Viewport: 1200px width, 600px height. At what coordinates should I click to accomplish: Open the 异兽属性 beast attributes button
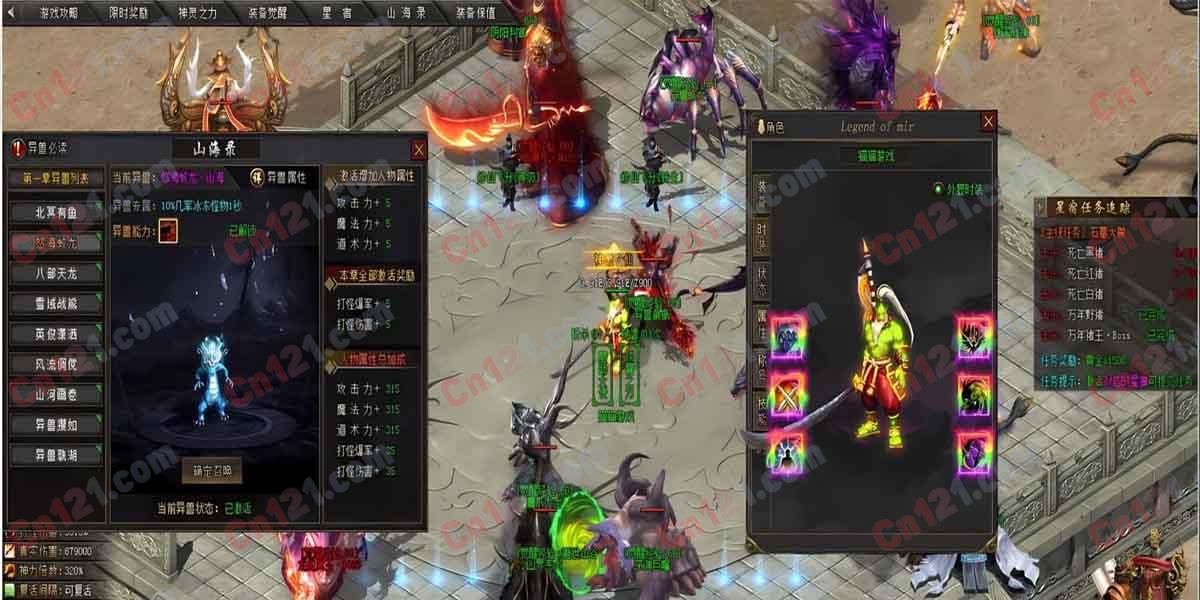280,177
